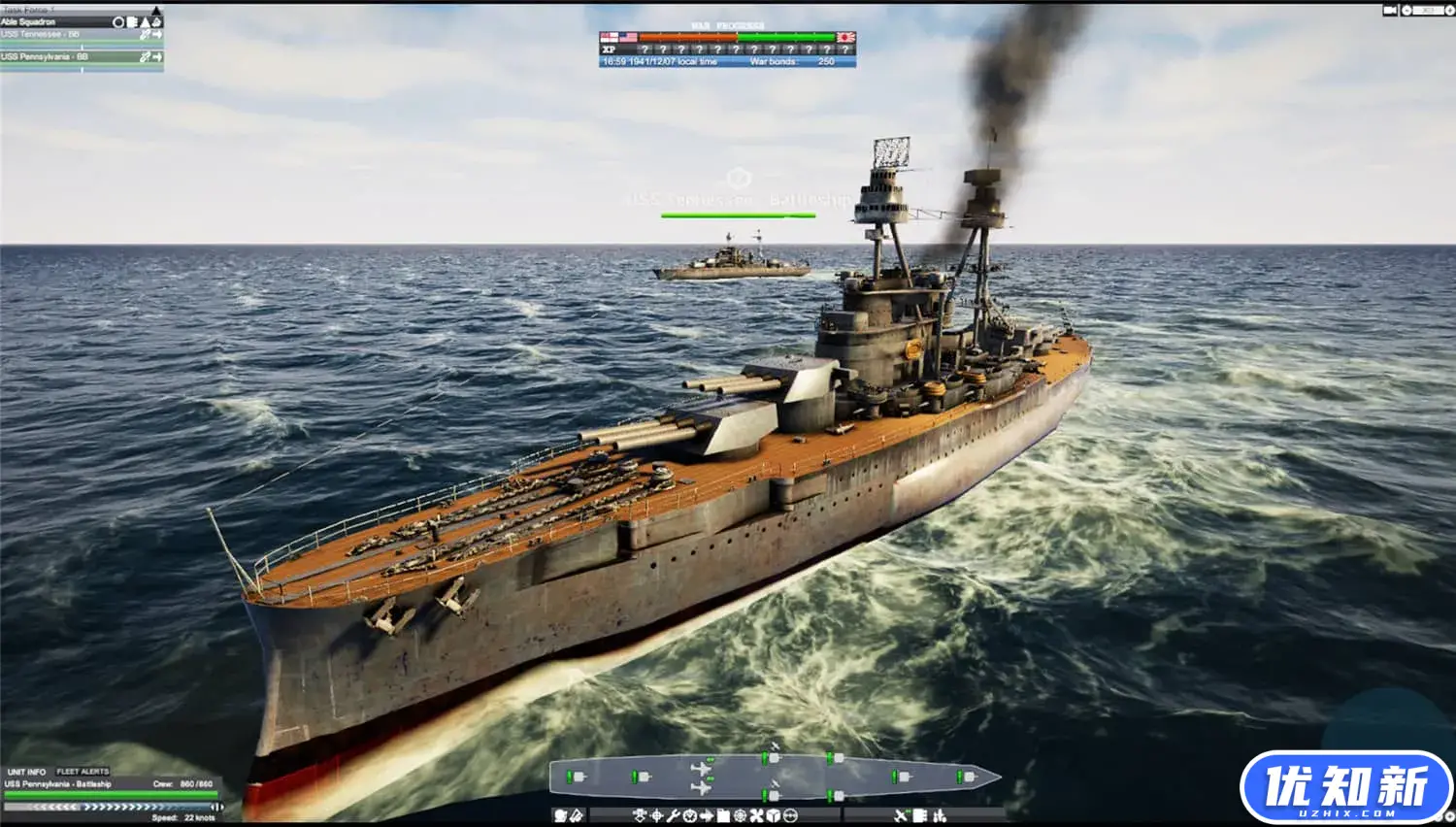Click the triangle formation icon for Able Squadron
This screenshot has width=1456, height=827.
(144, 21)
